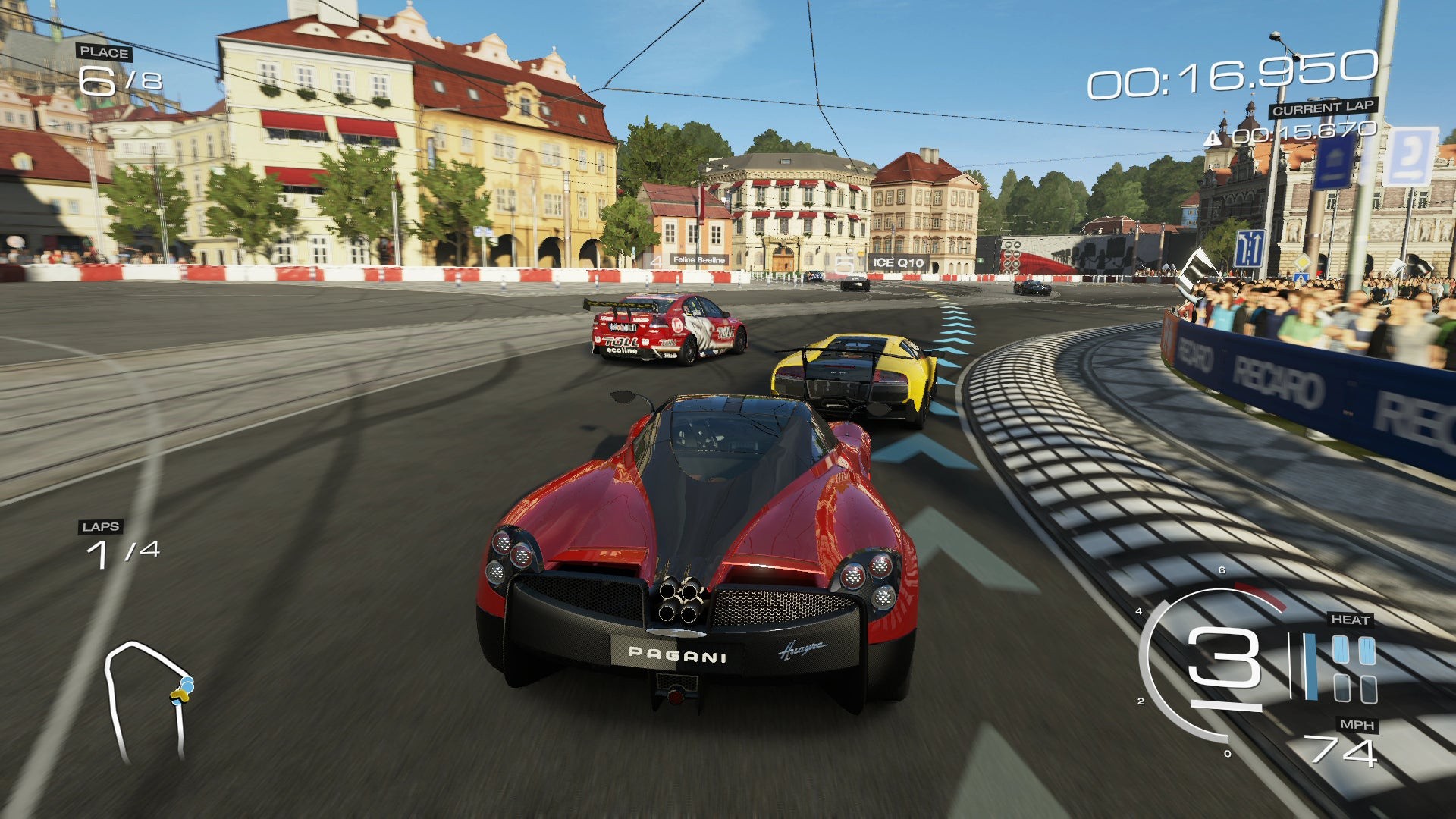The image size is (1456, 819).
Task: Select the Feline Beeline opponent name tag
Action: tap(698, 260)
